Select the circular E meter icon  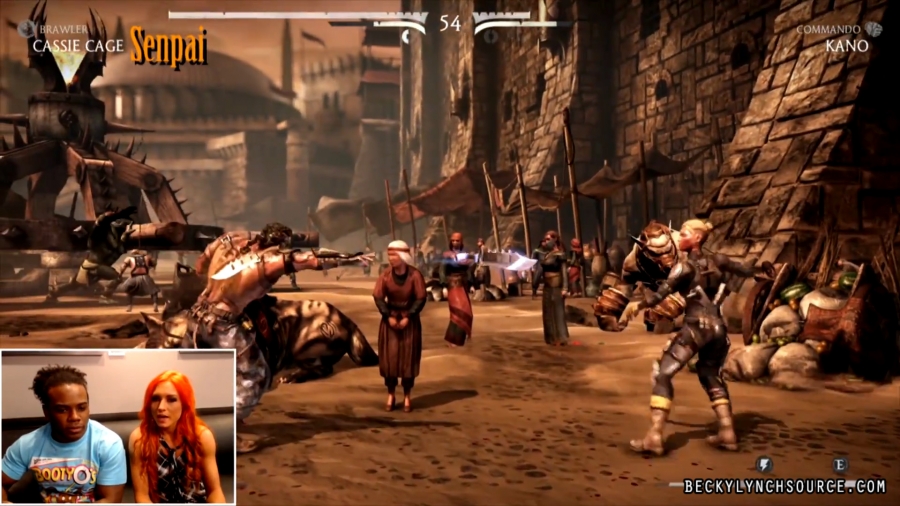click(840, 464)
